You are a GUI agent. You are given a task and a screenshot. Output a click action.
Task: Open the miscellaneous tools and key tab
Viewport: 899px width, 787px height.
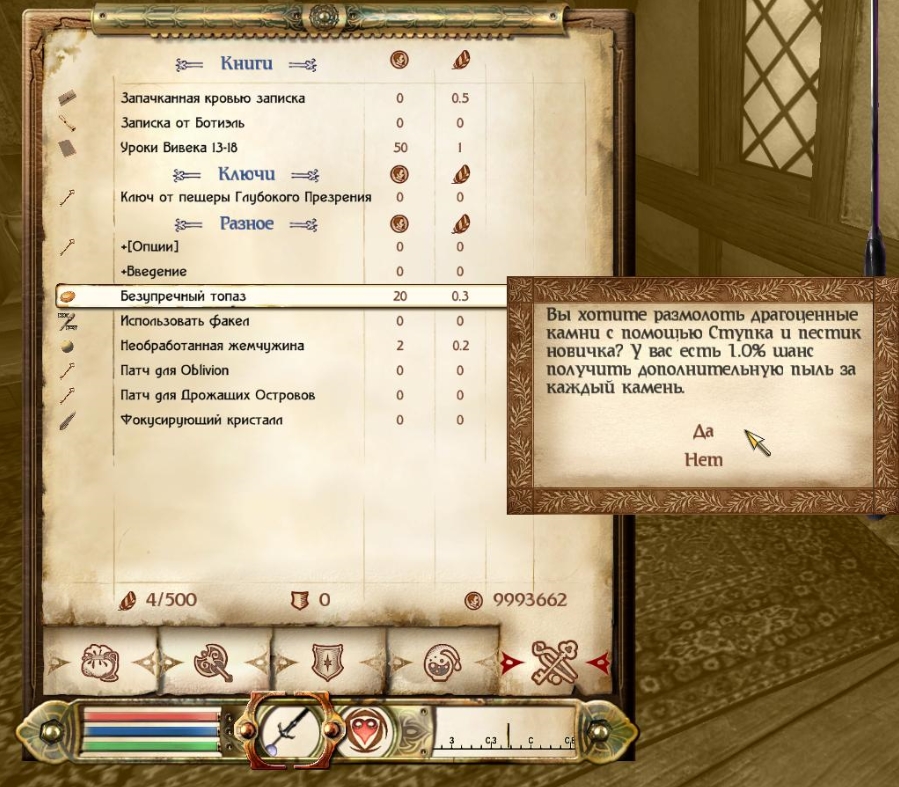554,661
